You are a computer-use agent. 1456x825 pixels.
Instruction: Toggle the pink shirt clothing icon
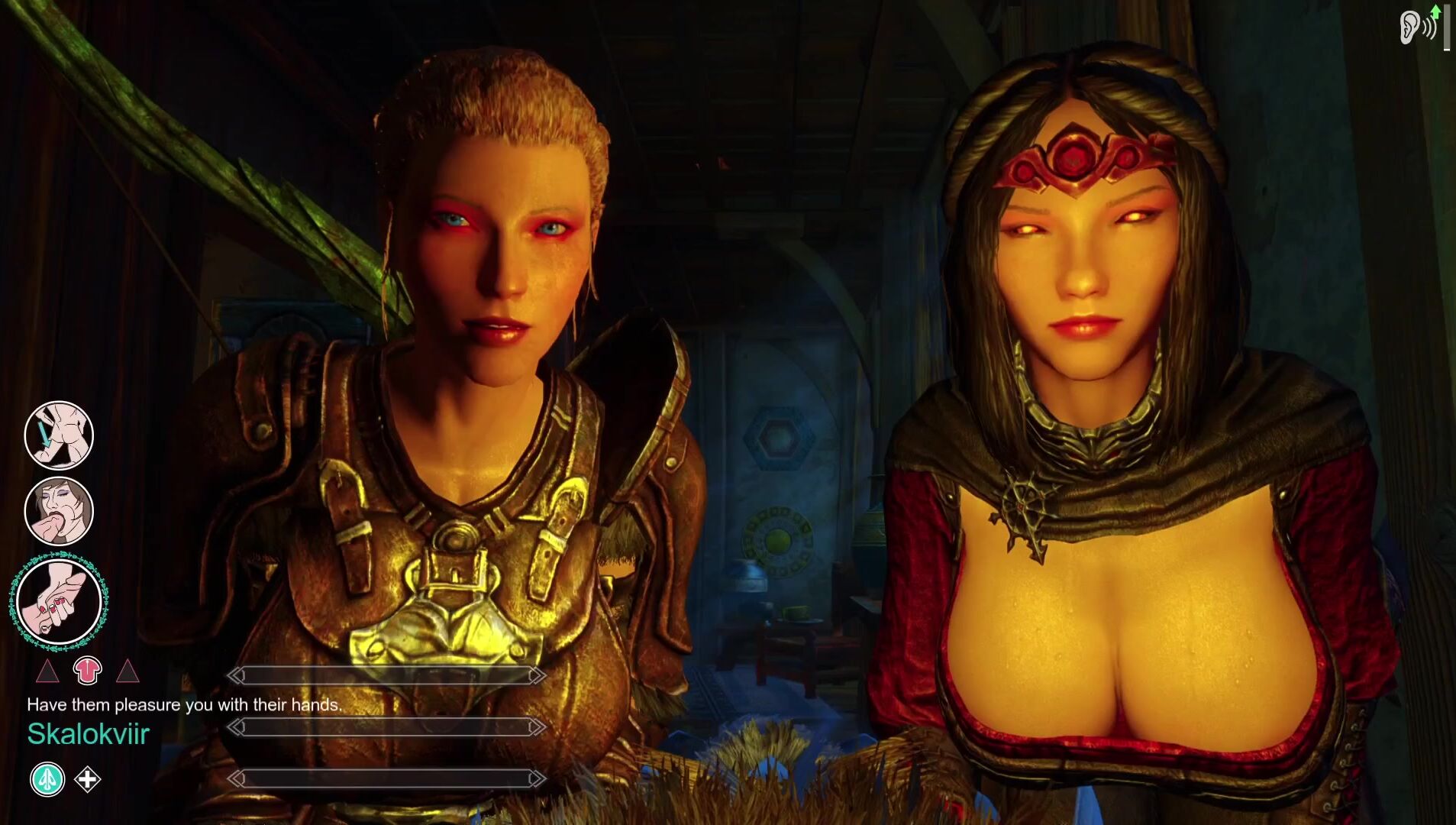point(87,671)
